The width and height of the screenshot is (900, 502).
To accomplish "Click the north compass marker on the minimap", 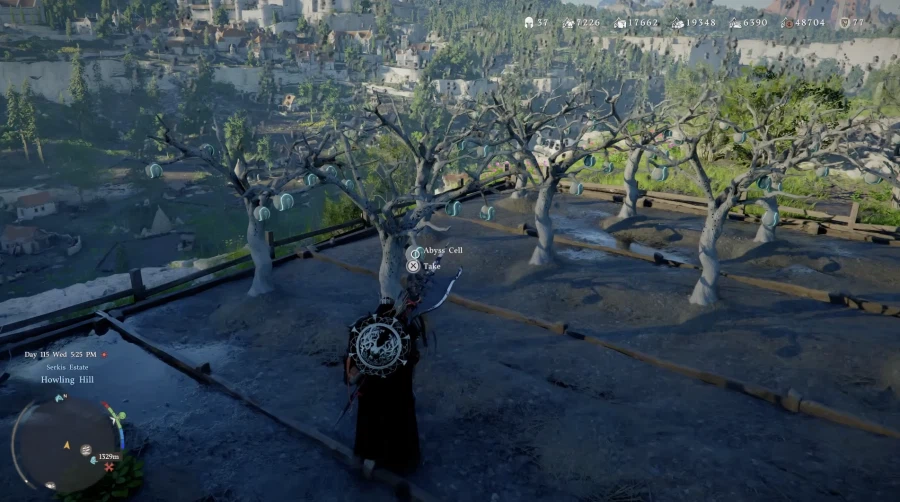I will [x=60, y=398].
